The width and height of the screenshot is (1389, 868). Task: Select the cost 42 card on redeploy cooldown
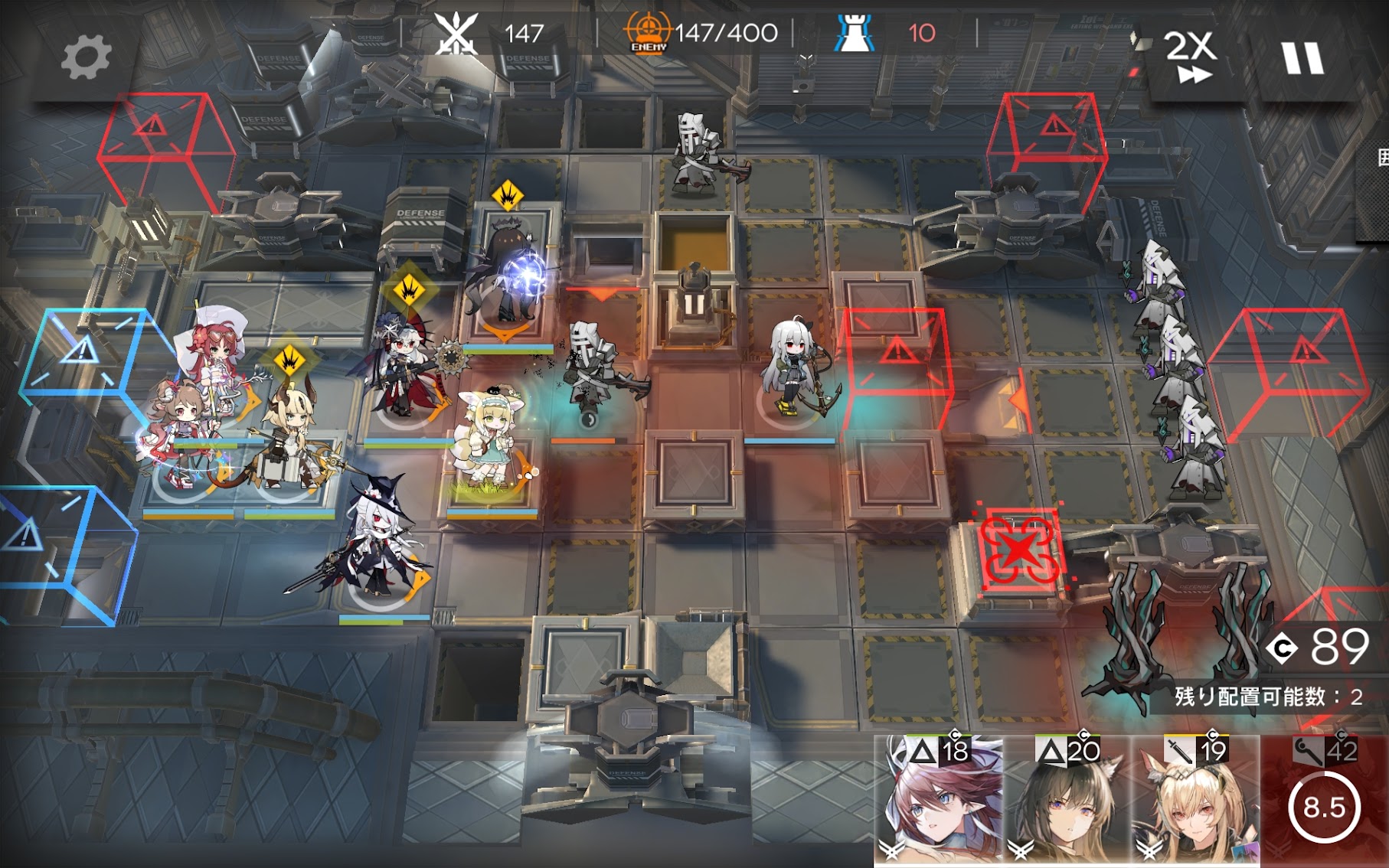(1325, 800)
